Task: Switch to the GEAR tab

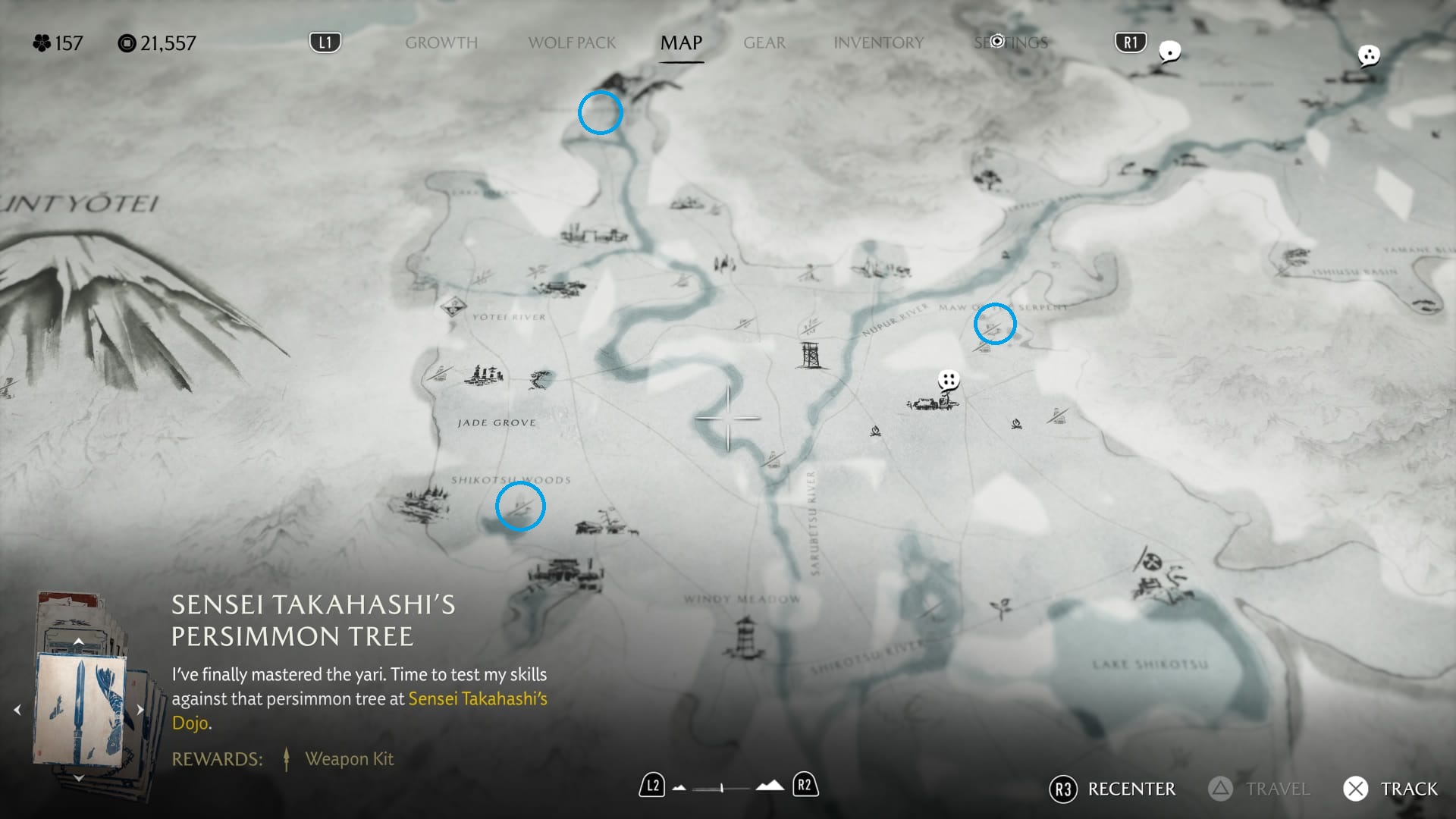Action: click(x=764, y=43)
